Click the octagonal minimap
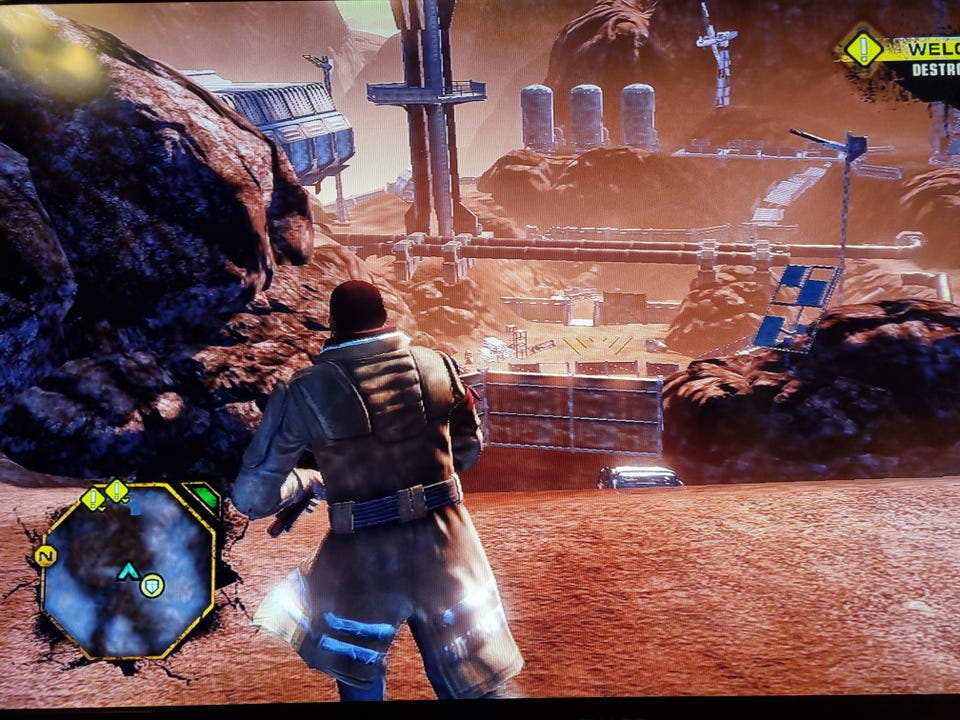This screenshot has height=720, width=960. tap(128, 571)
